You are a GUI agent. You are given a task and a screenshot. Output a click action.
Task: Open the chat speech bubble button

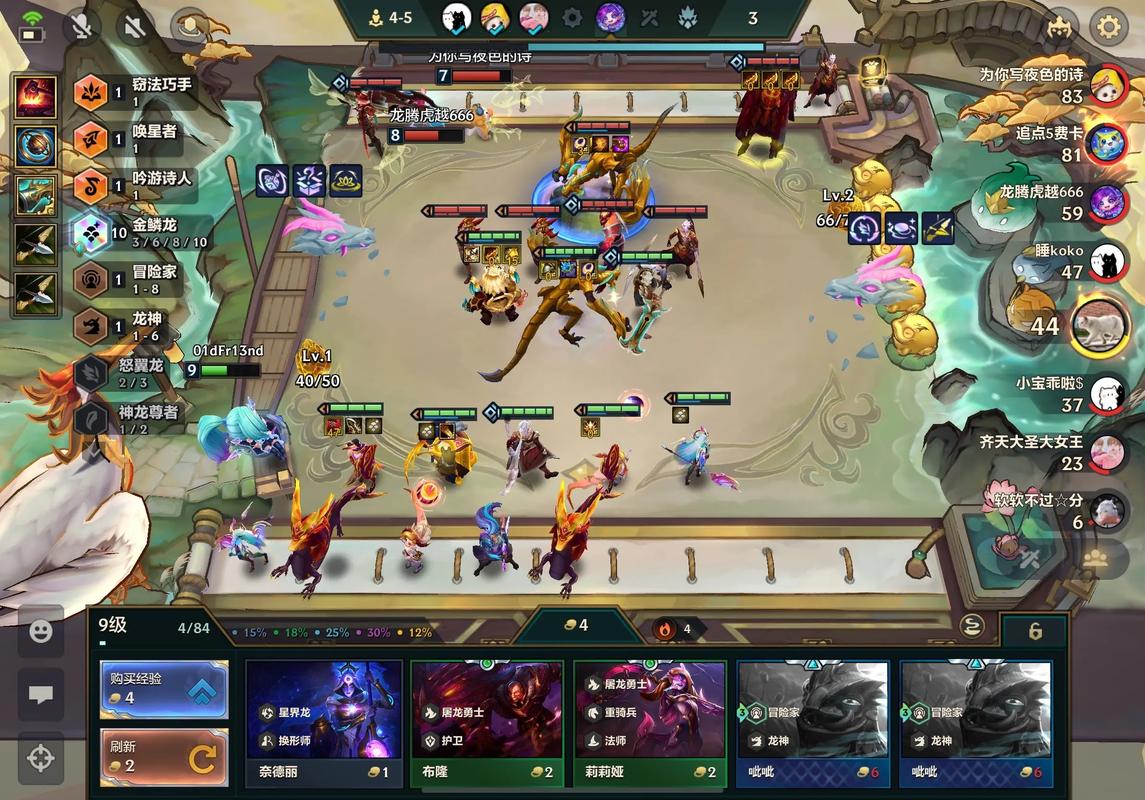[x=41, y=695]
